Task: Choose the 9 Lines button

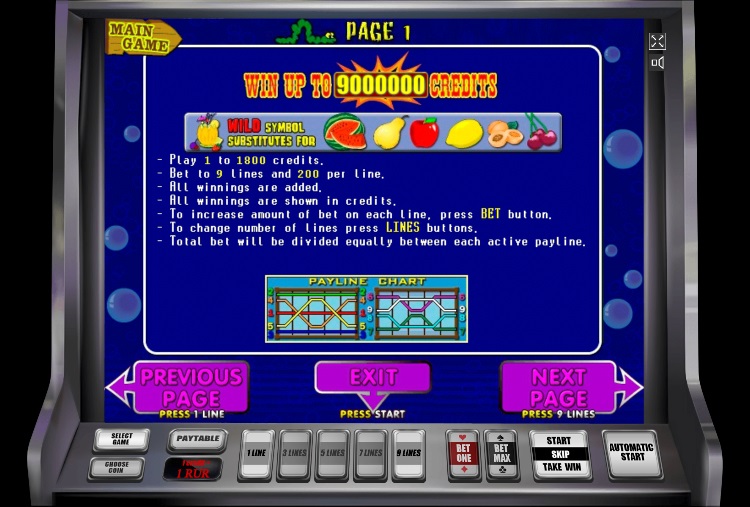Action: 408,455
